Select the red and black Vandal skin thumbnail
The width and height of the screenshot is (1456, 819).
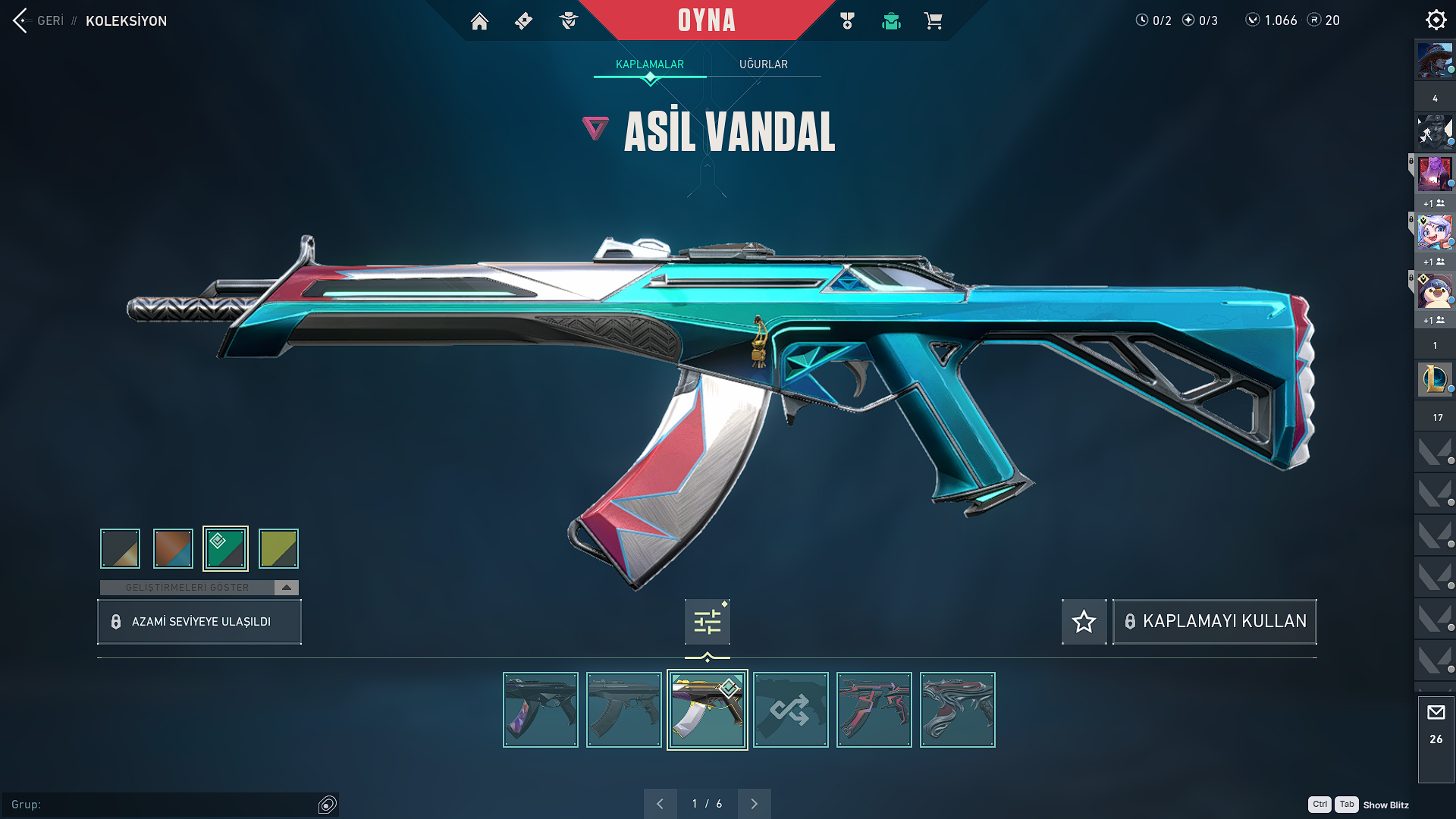tap(874, 710)
